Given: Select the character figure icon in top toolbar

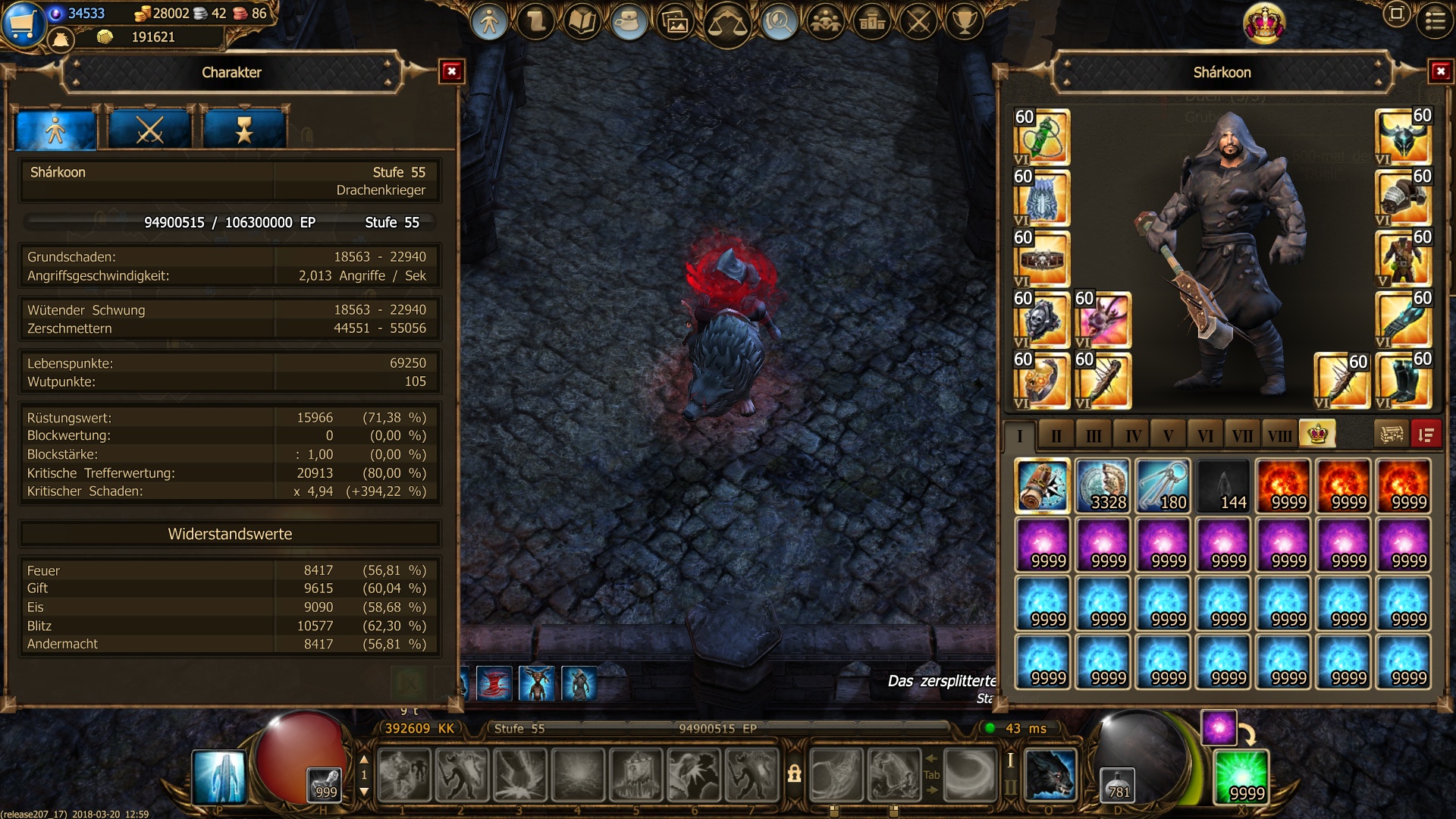Looking at the screenshot, I should pos(489,23).
